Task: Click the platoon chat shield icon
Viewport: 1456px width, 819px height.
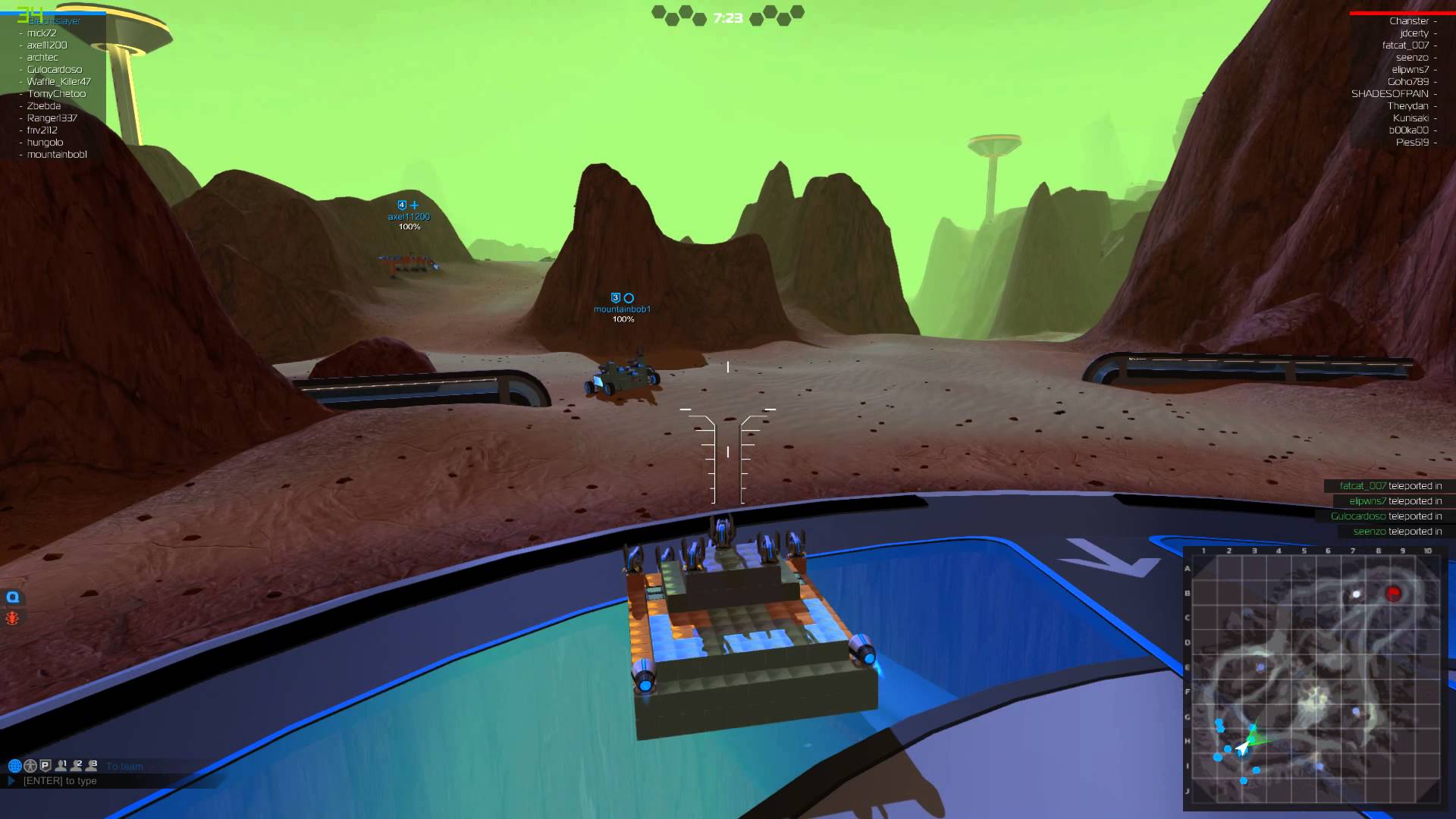Action: (x=45, y=765)
